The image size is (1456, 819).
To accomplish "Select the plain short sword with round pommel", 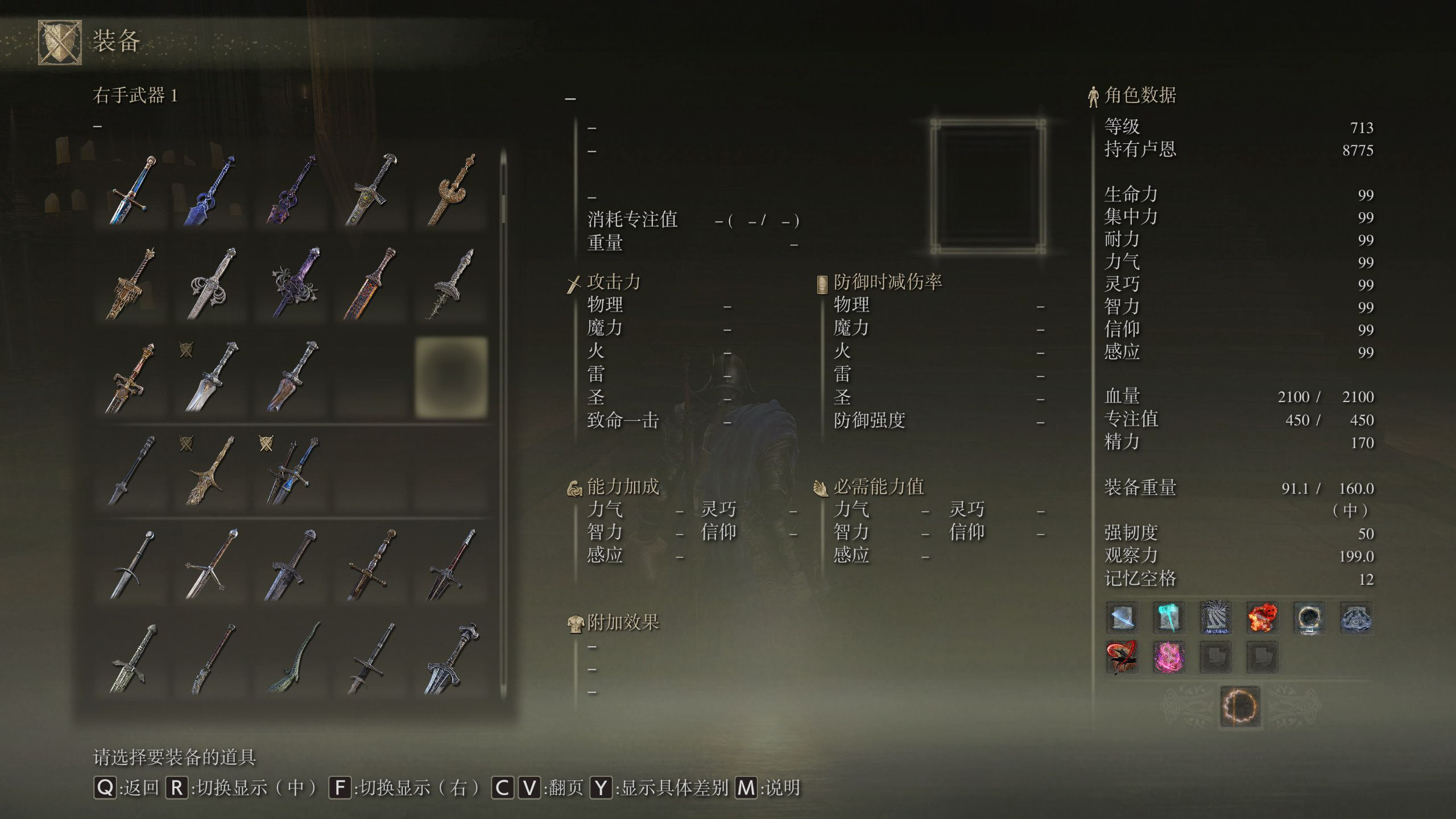I will point(132,565).
